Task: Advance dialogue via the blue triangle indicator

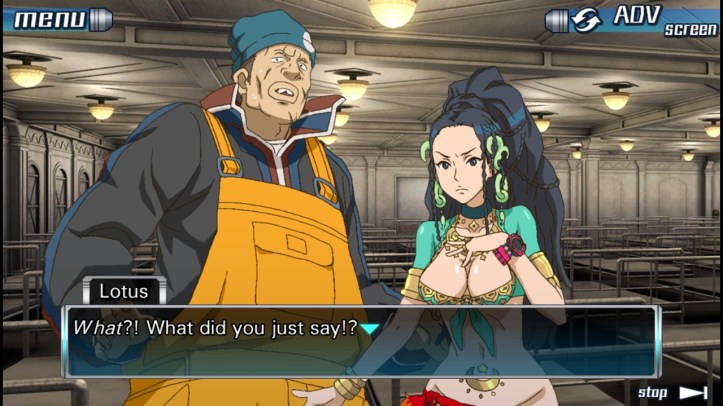Action: 370,328
